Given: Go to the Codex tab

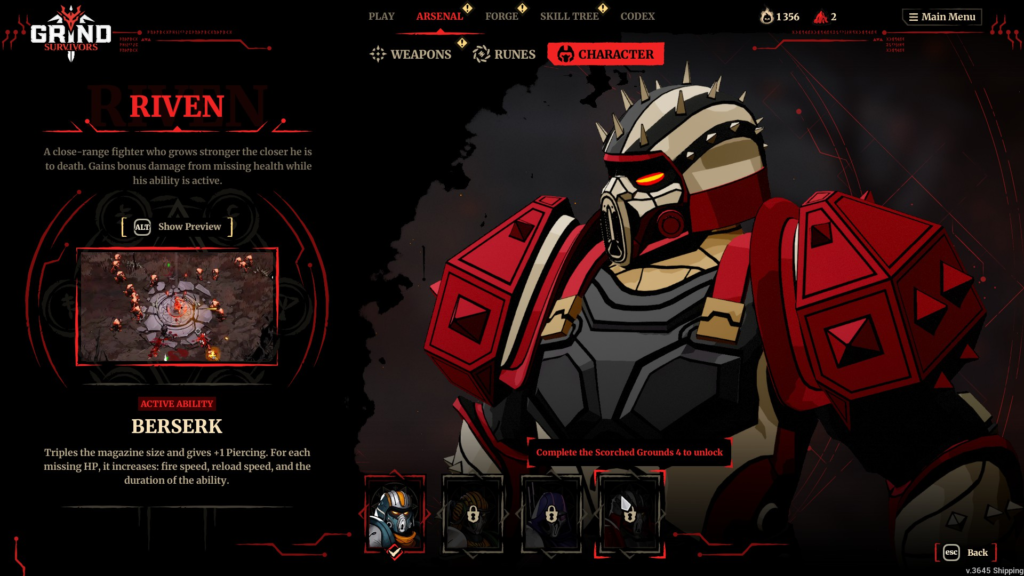Looking at the screenshot, I should point(637,16).
